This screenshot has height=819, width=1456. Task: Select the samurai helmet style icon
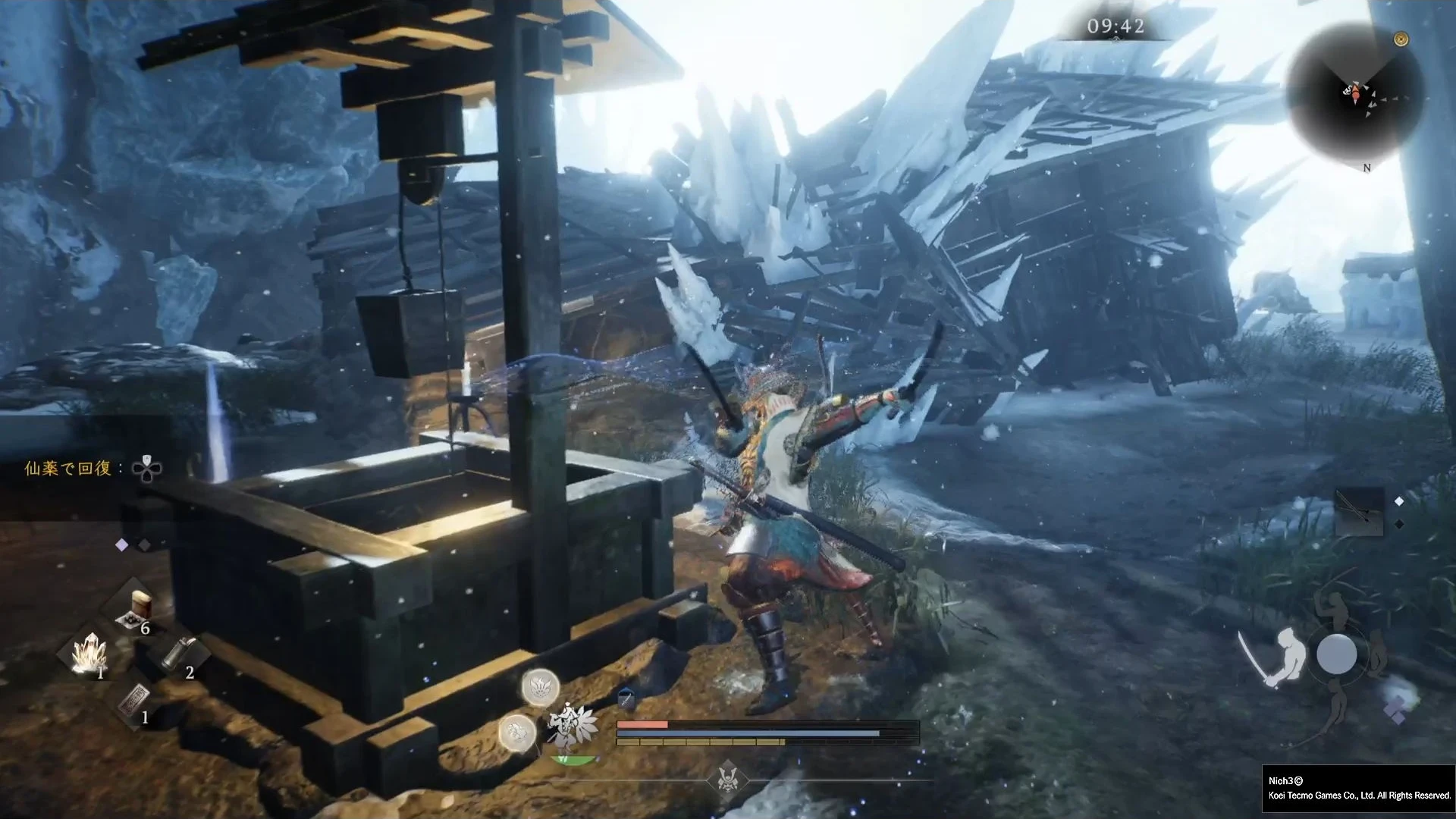point(726,779)
